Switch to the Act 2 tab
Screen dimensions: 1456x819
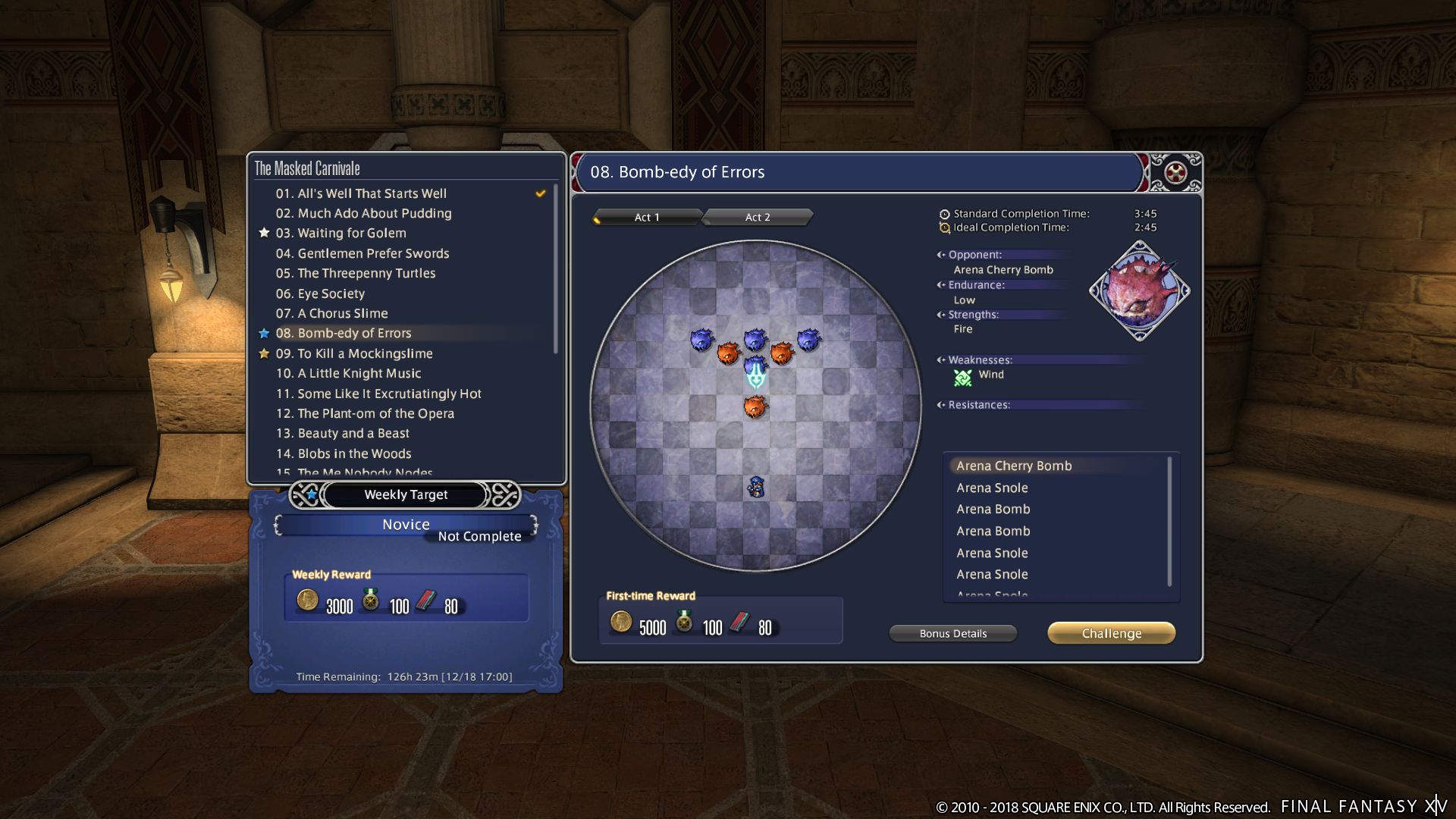757,218
